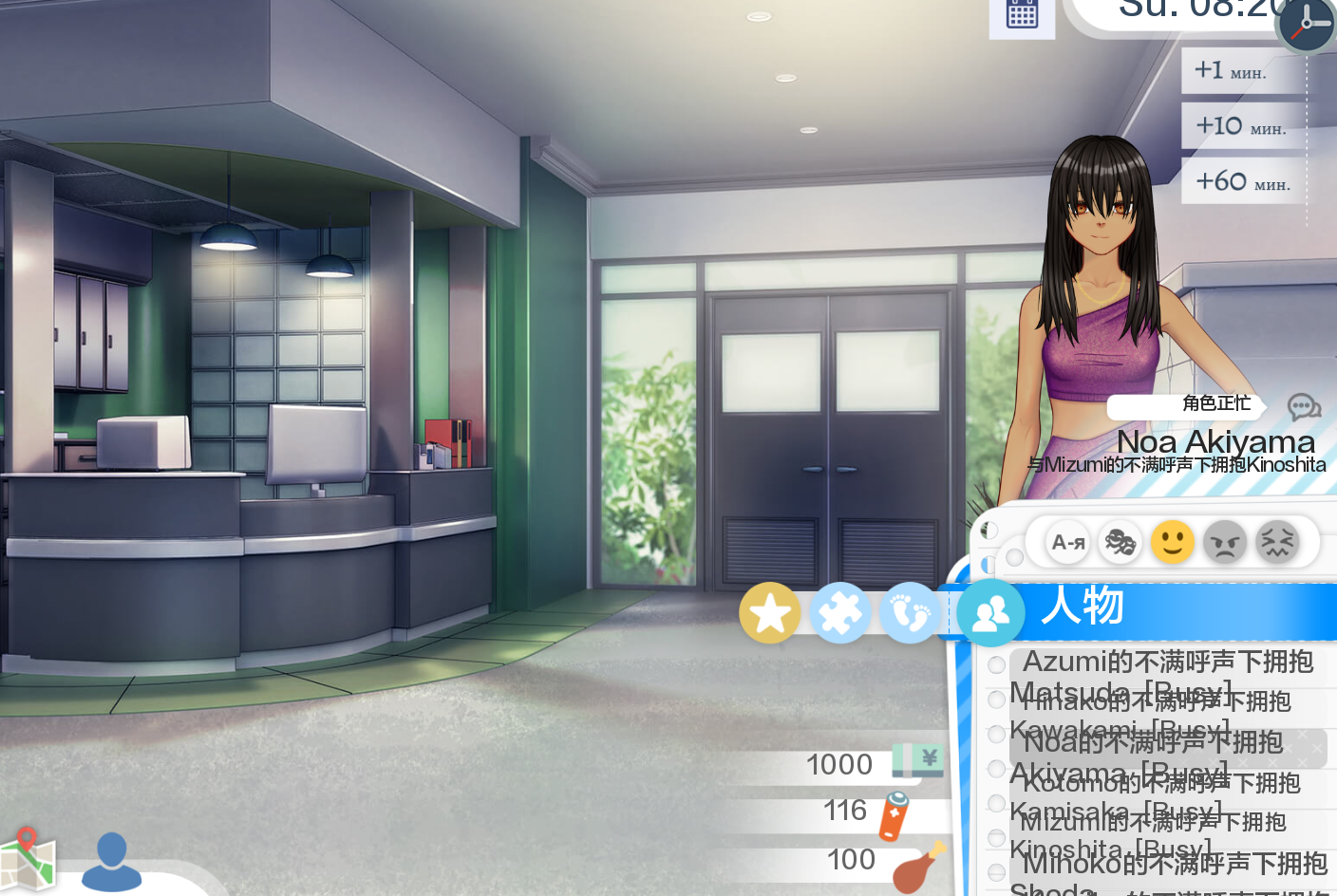The image size is (1337, 896).
Task: Click the star favorites icon
Action: 770,612
